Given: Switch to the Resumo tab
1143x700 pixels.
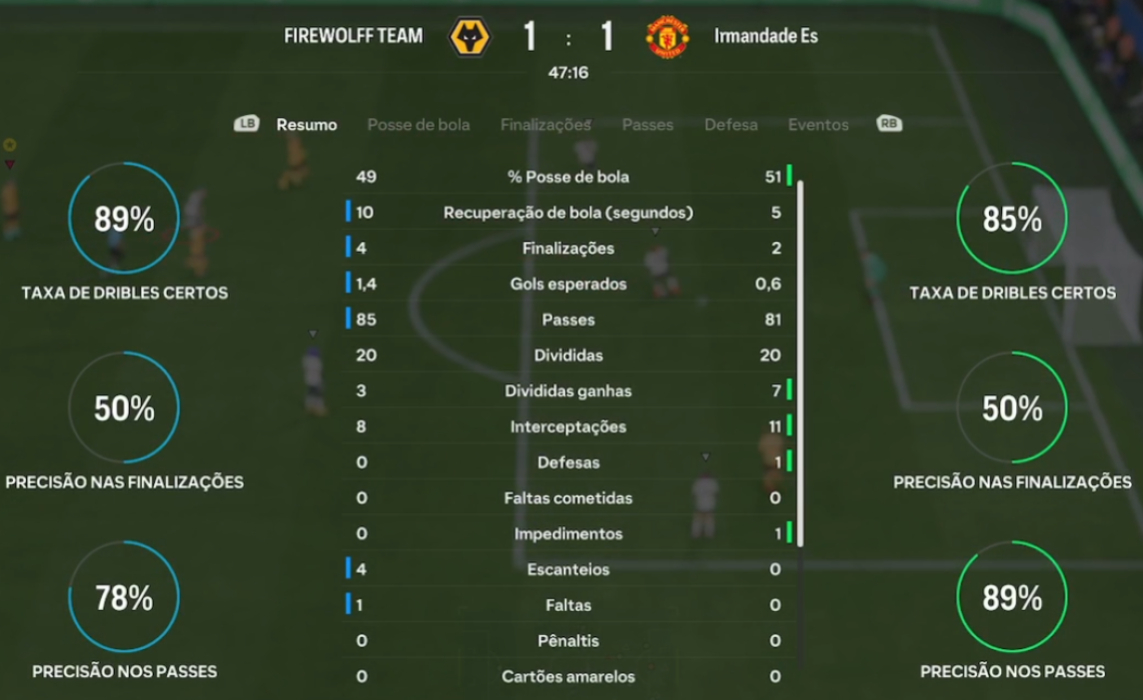Looking at the screenshot, I should (x=306, y=125).
